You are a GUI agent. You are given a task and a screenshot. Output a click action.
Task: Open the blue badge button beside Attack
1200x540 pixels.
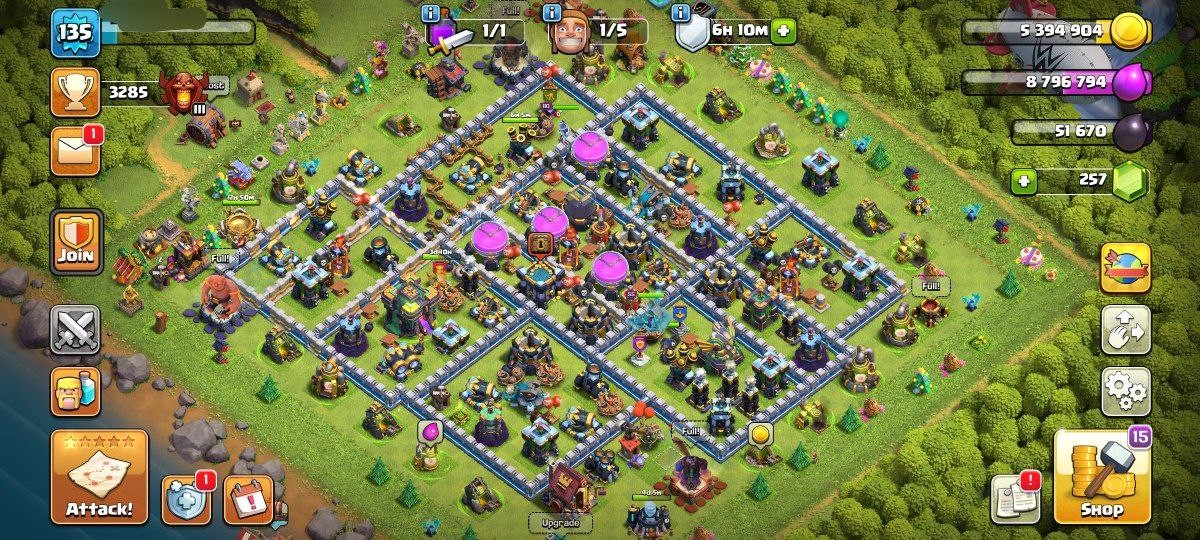[x=186, y=499]
